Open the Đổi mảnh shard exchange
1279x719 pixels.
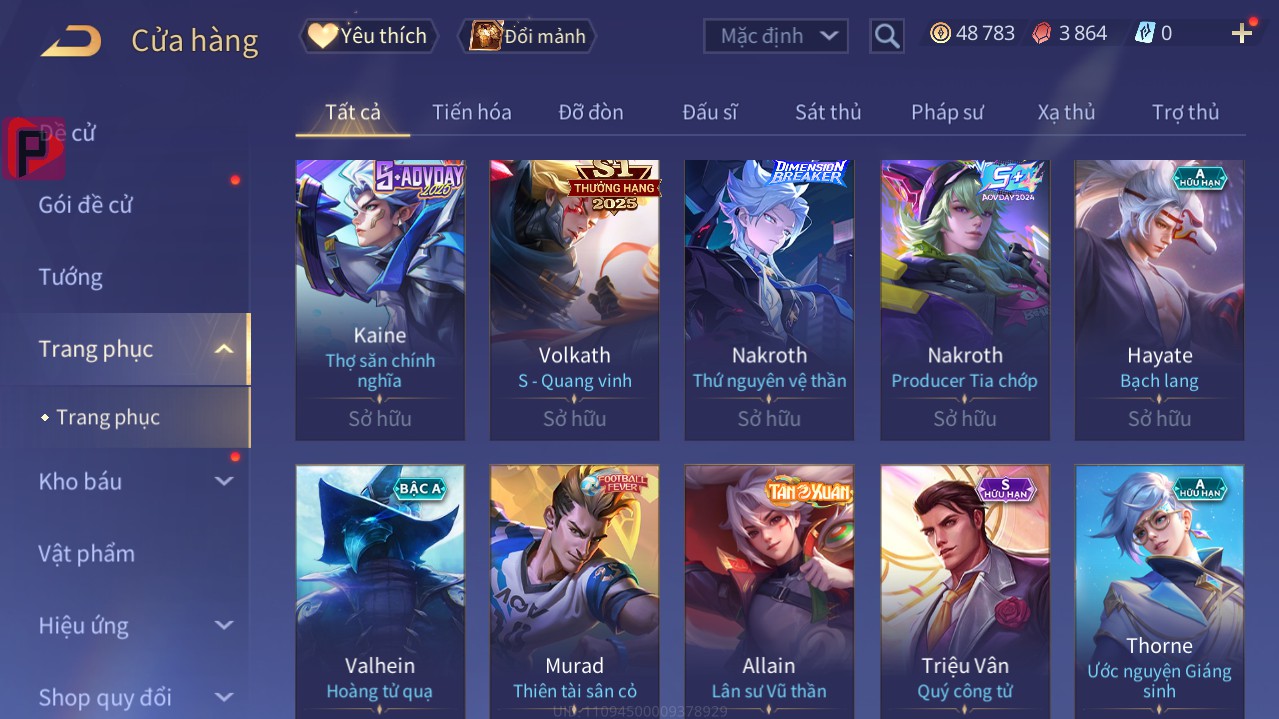[x=527, y=36]
